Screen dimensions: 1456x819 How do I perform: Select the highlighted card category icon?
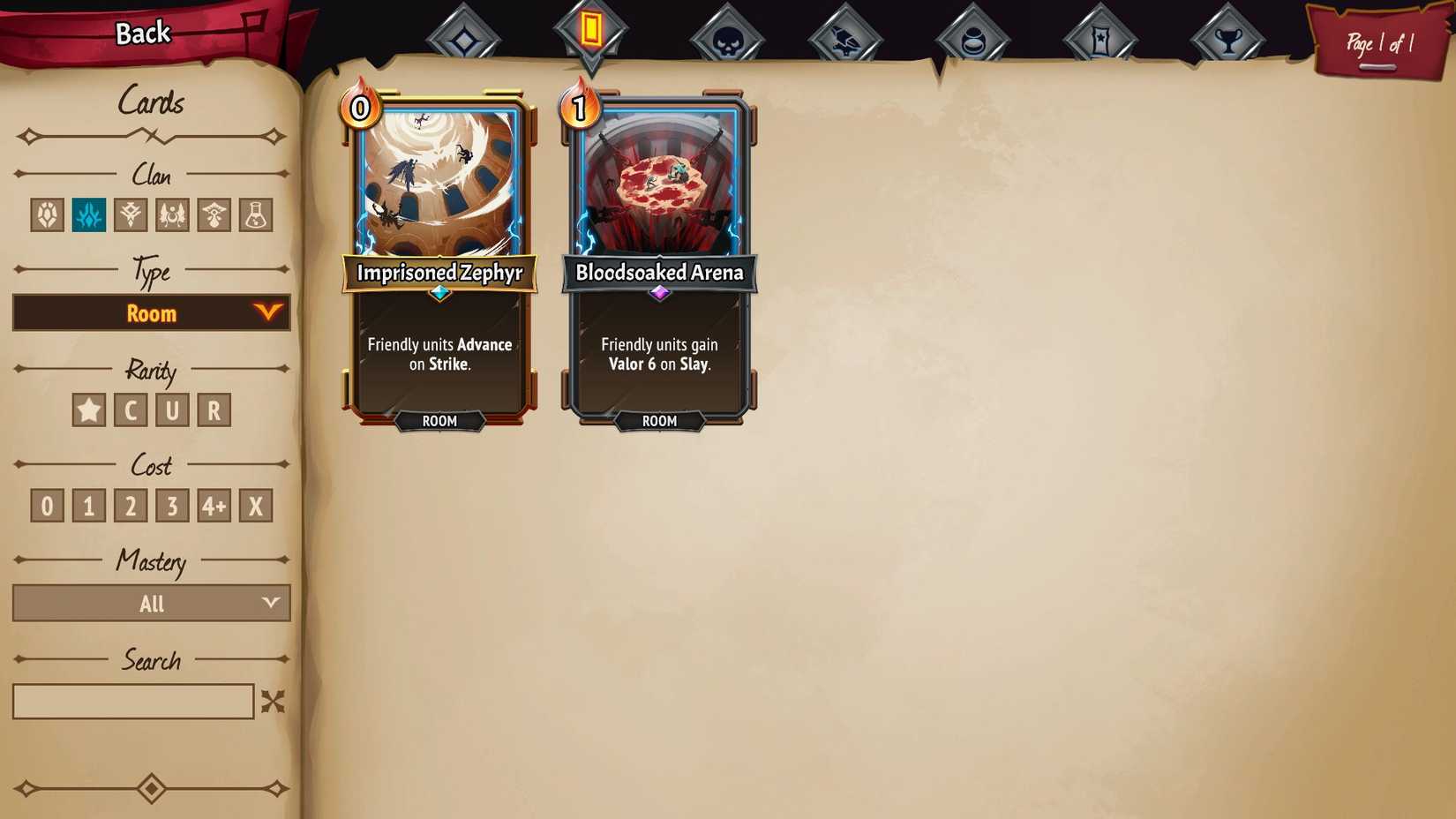591,34
